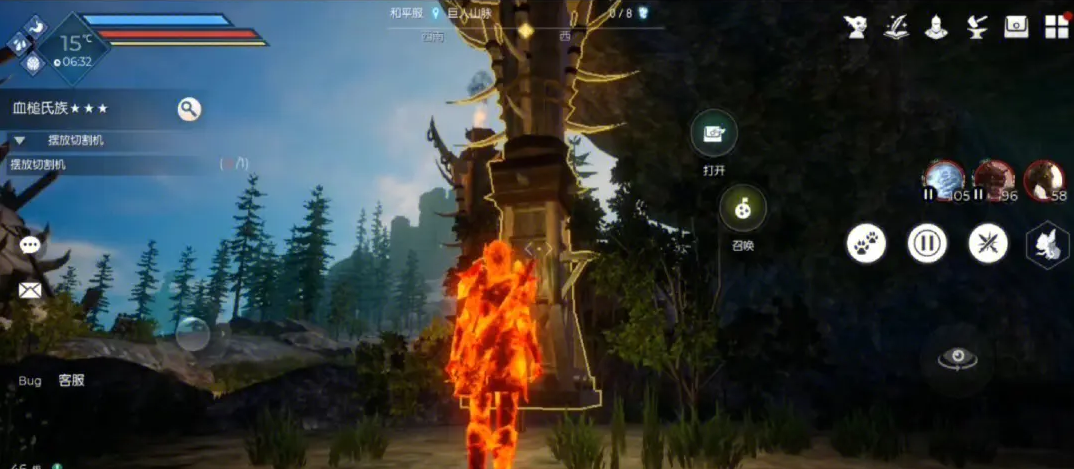This screenshot has height=469, width=1074.
Task: Open the chat speech bubble
Action: pyautogui.click(x=30, y=245)
